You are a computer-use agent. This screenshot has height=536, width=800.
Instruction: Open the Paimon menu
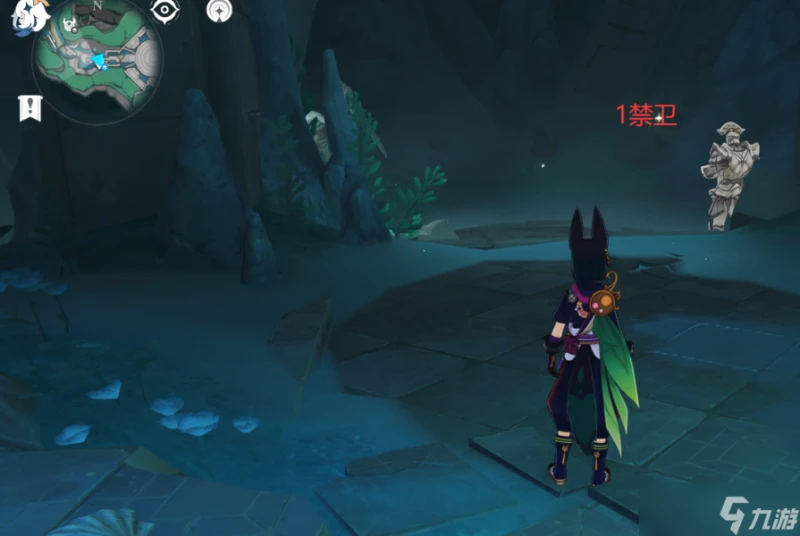tap(22, 18)
